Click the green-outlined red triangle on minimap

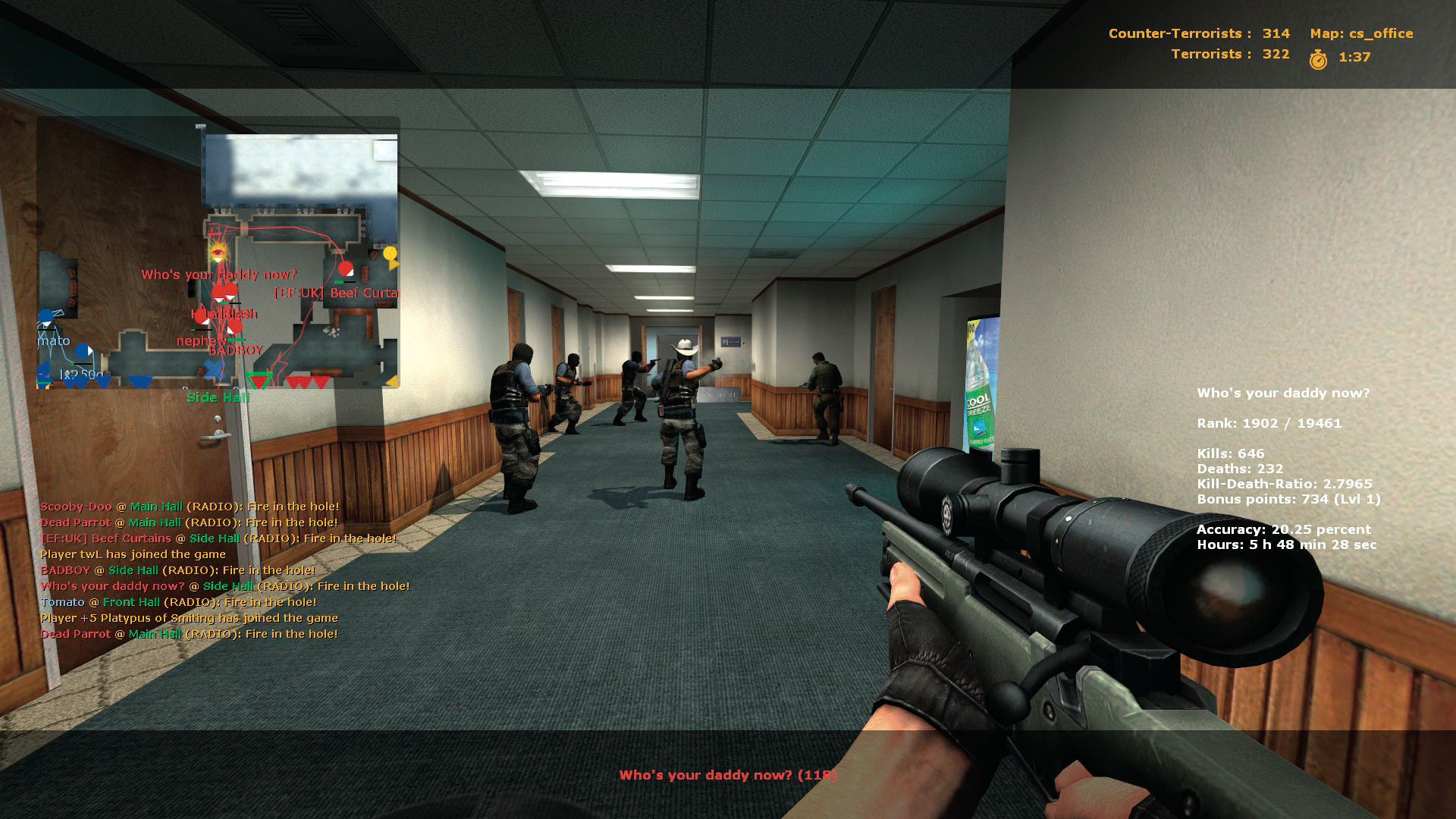pos(259,380)
